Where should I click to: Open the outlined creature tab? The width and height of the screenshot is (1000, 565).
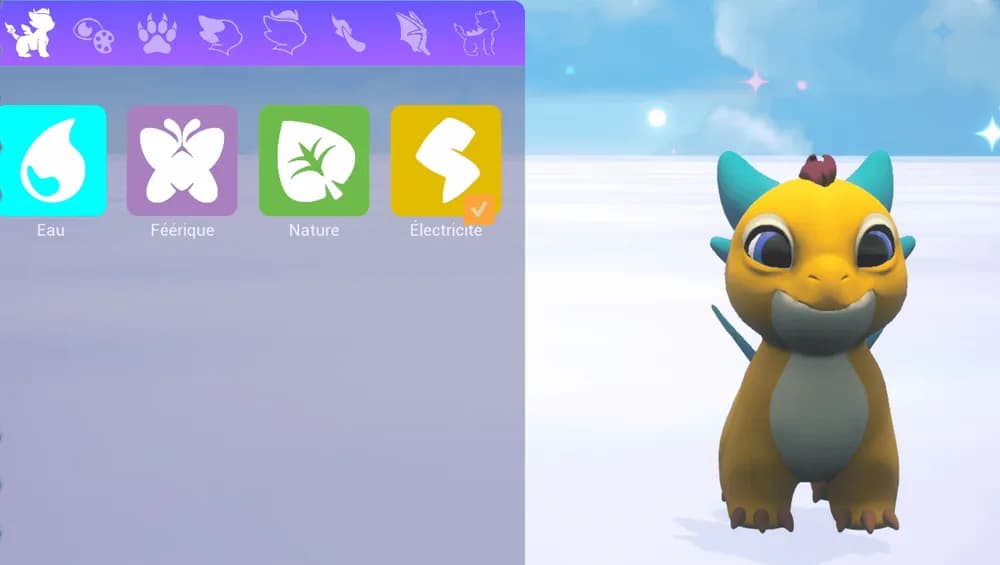(x=476, y=34)
